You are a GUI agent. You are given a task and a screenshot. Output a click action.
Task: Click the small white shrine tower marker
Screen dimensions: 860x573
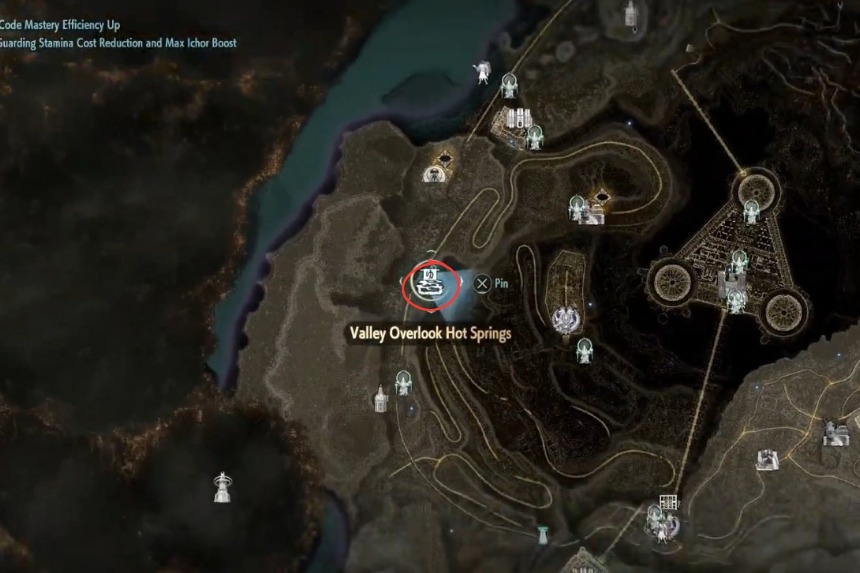point(381,398)
